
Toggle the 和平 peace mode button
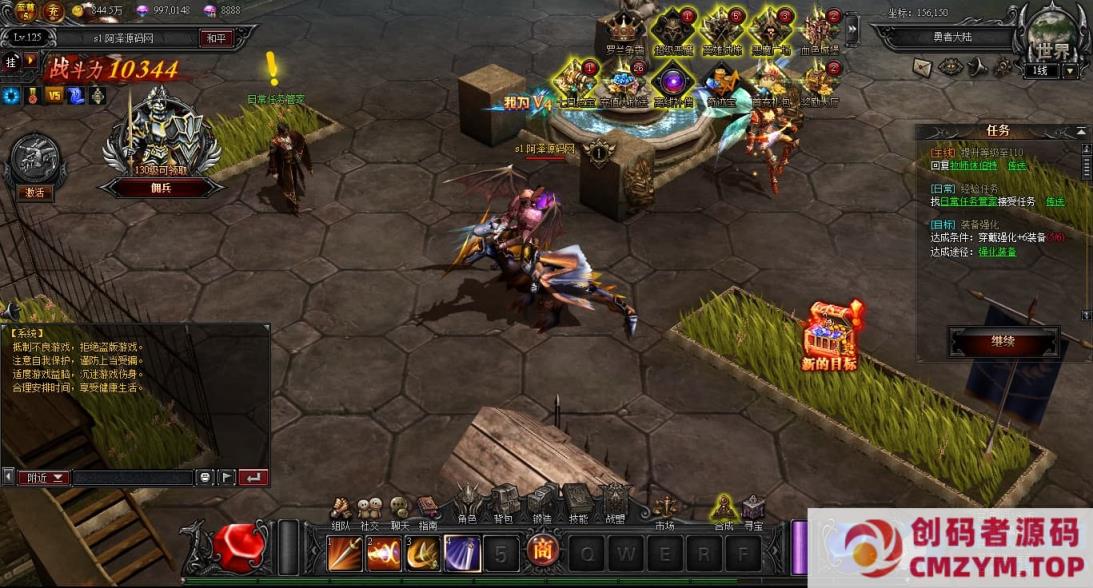coord(216,37)
